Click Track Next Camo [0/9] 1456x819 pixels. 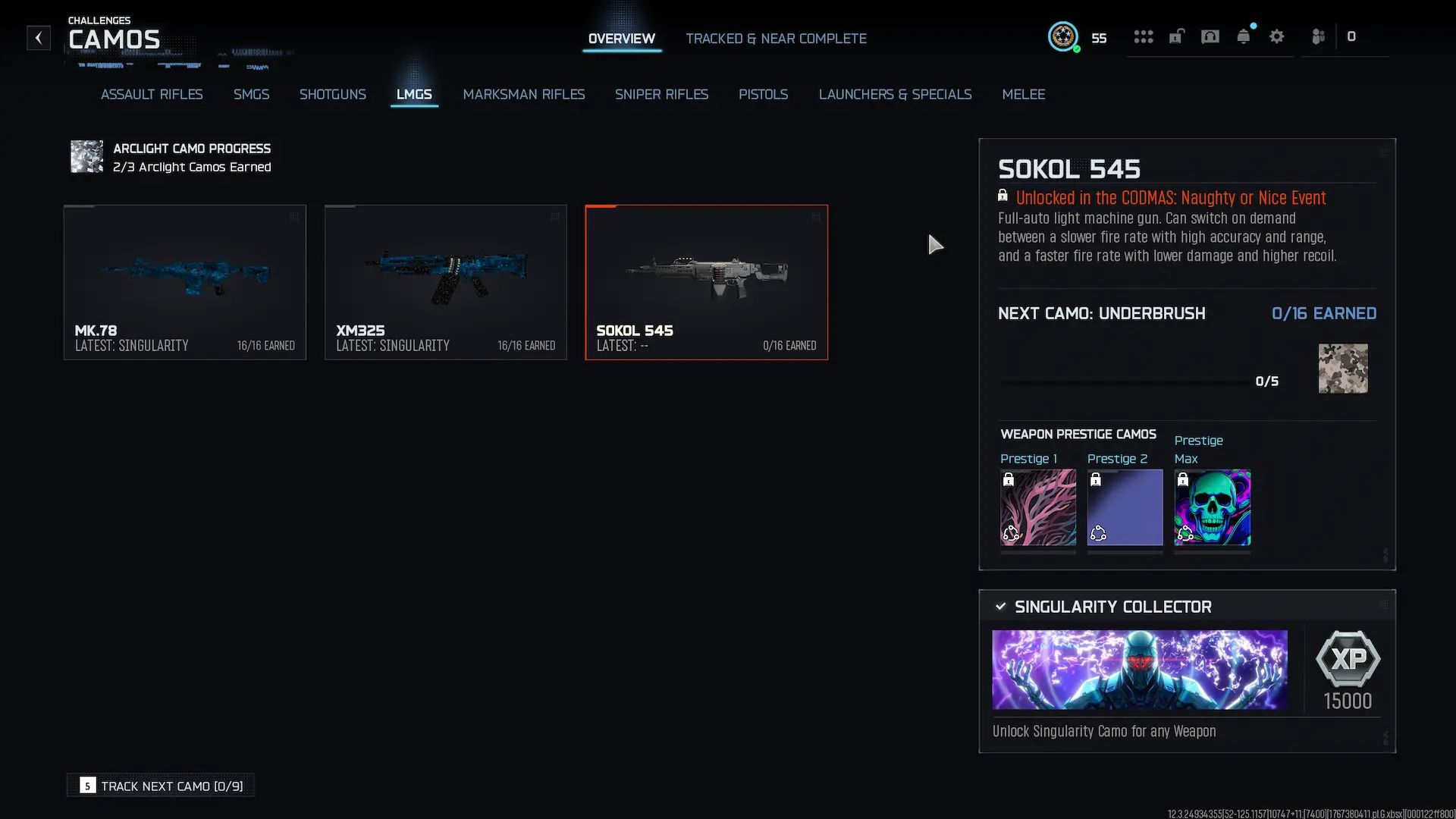[x=160, y=786]
